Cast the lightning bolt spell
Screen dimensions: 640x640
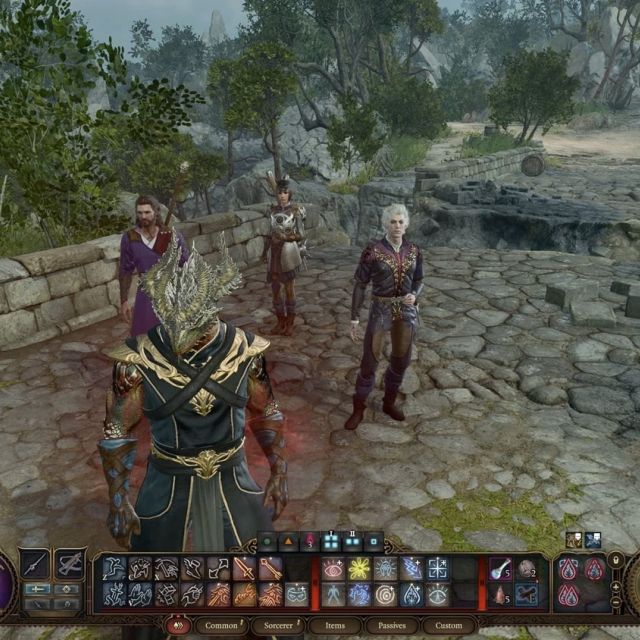point(411,569)
